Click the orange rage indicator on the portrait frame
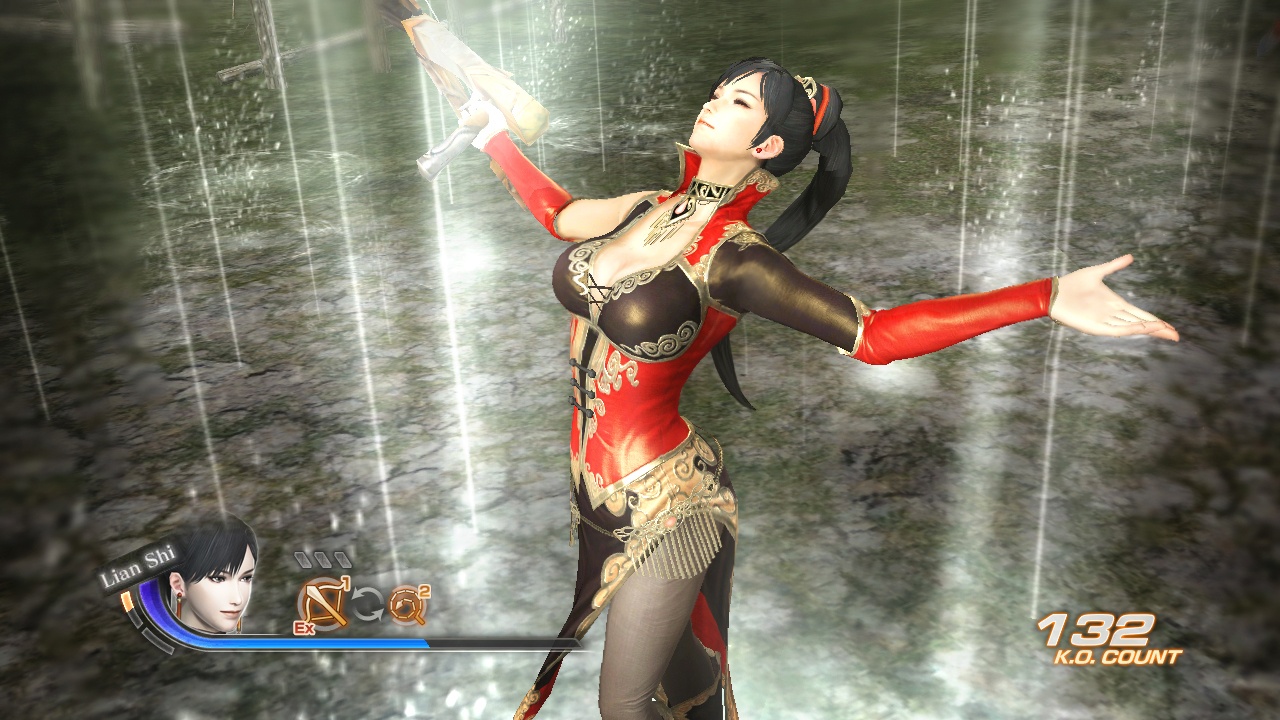 coord(127,602)
